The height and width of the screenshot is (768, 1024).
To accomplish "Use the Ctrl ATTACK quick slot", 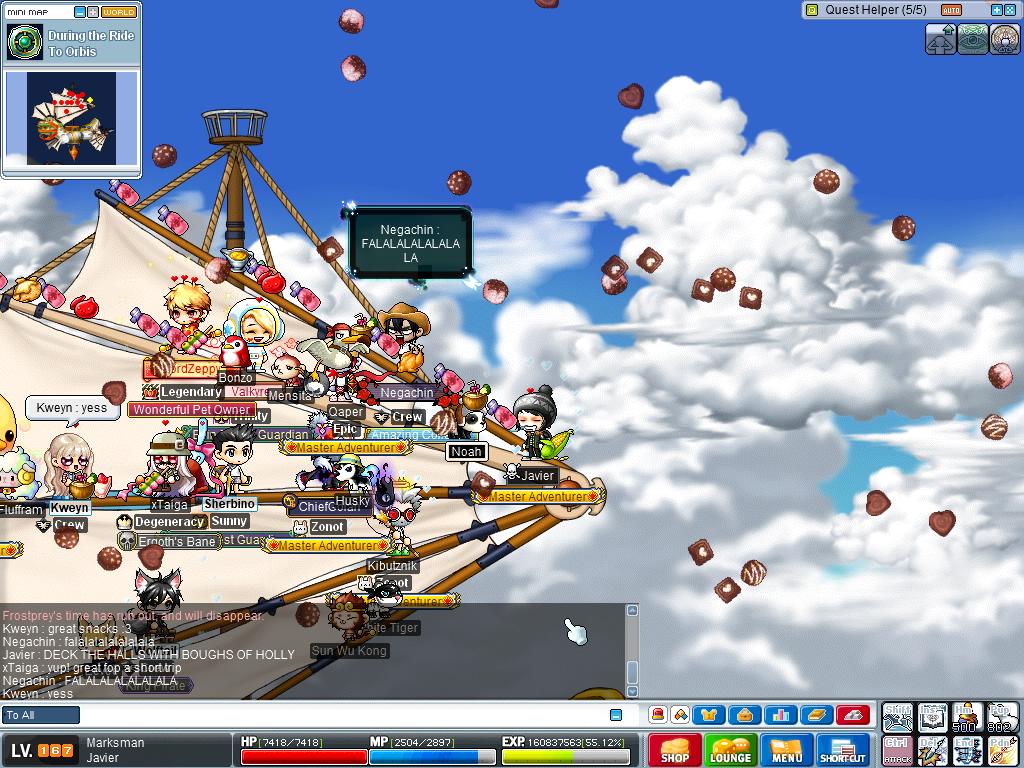I will pyautogui.click(x=898, y=750).
